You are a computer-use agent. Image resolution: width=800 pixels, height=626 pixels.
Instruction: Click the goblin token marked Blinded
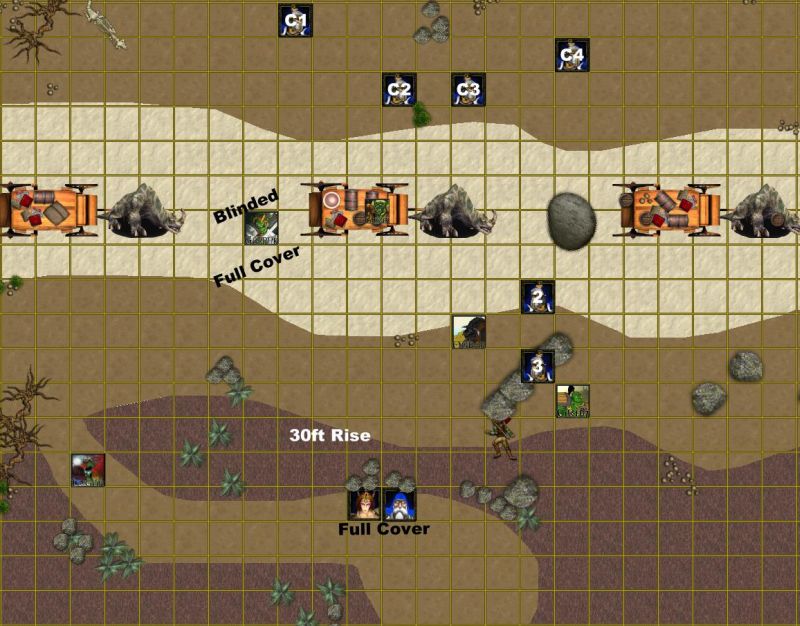(x=262, y=229)
